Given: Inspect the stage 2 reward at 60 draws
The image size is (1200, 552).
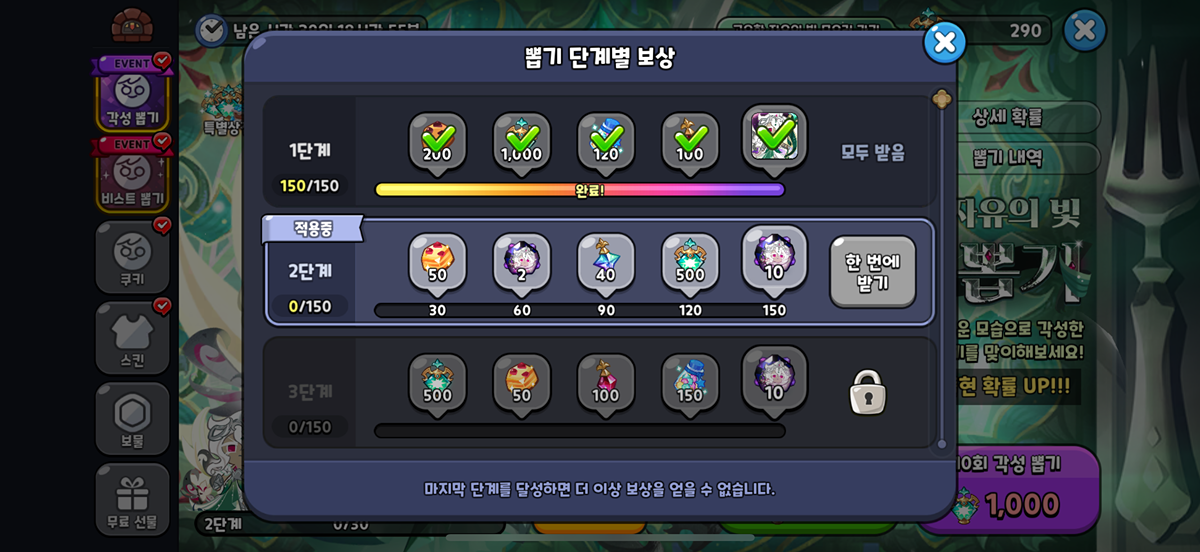Looking at the screenshot, I should coord(521,263).
